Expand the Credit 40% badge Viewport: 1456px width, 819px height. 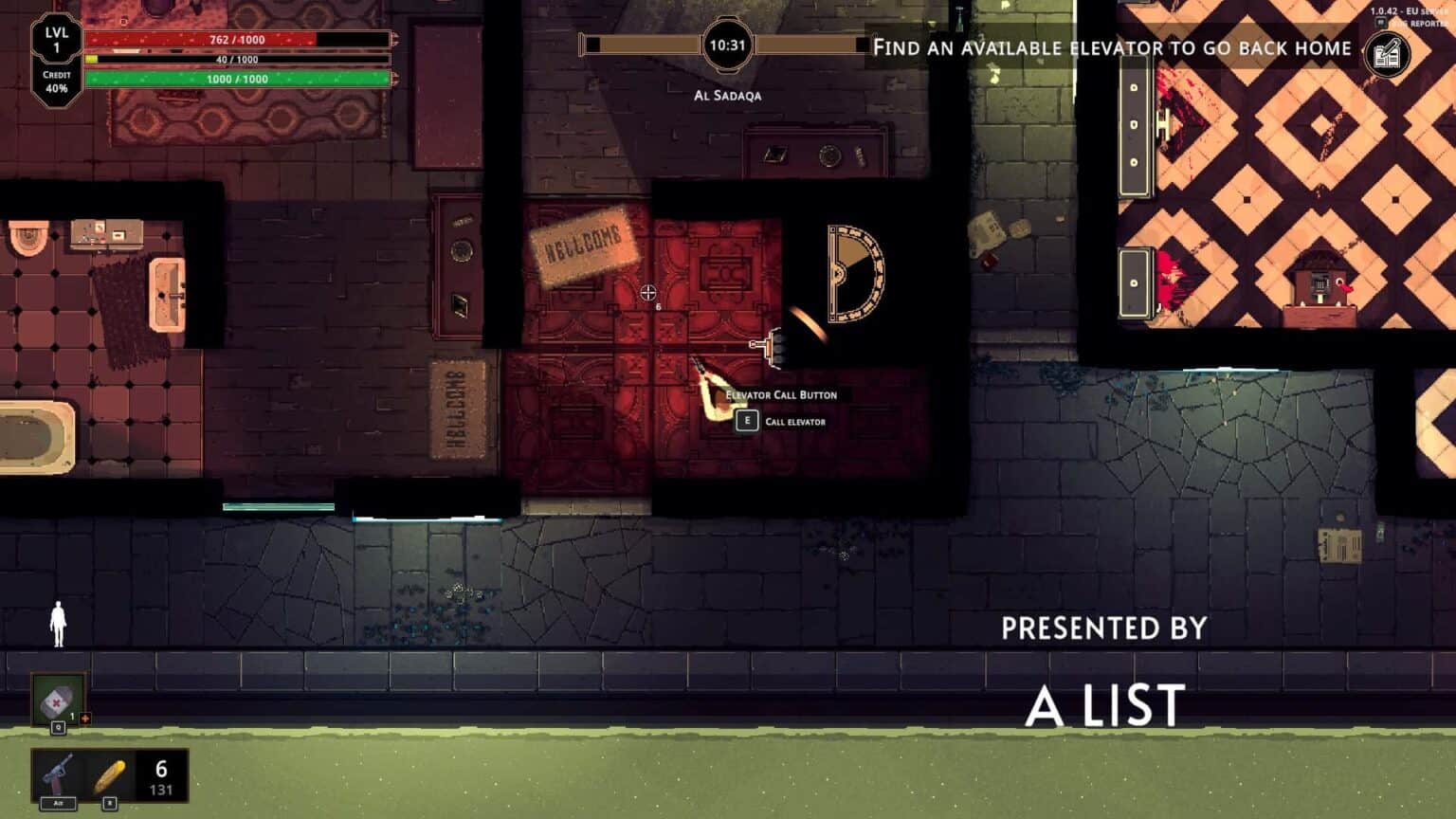(57, 82)
